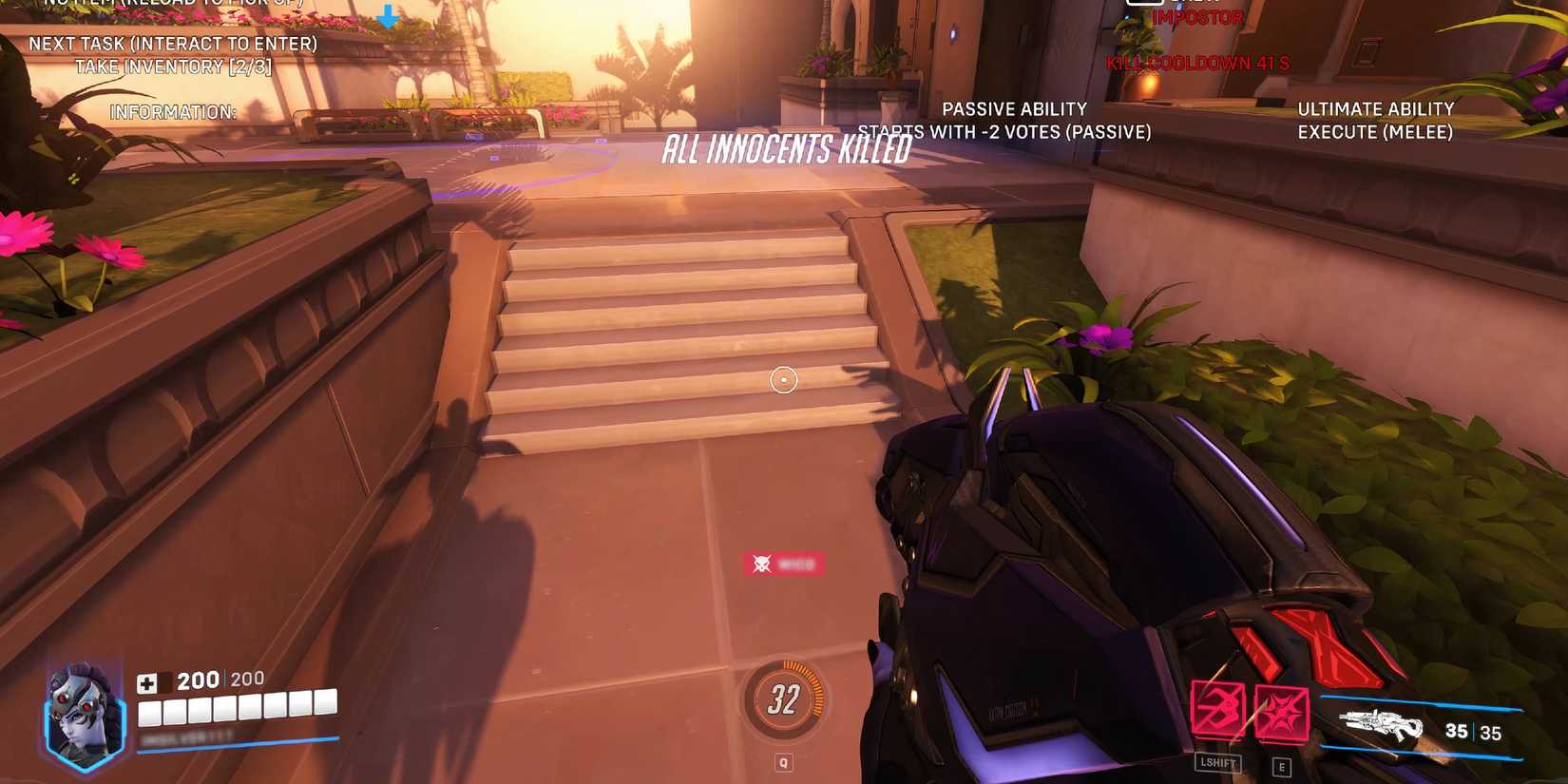The width and height of the screenshot is (1568, 784).
Task: Click the Q keybind label
Action: (783, 761)
